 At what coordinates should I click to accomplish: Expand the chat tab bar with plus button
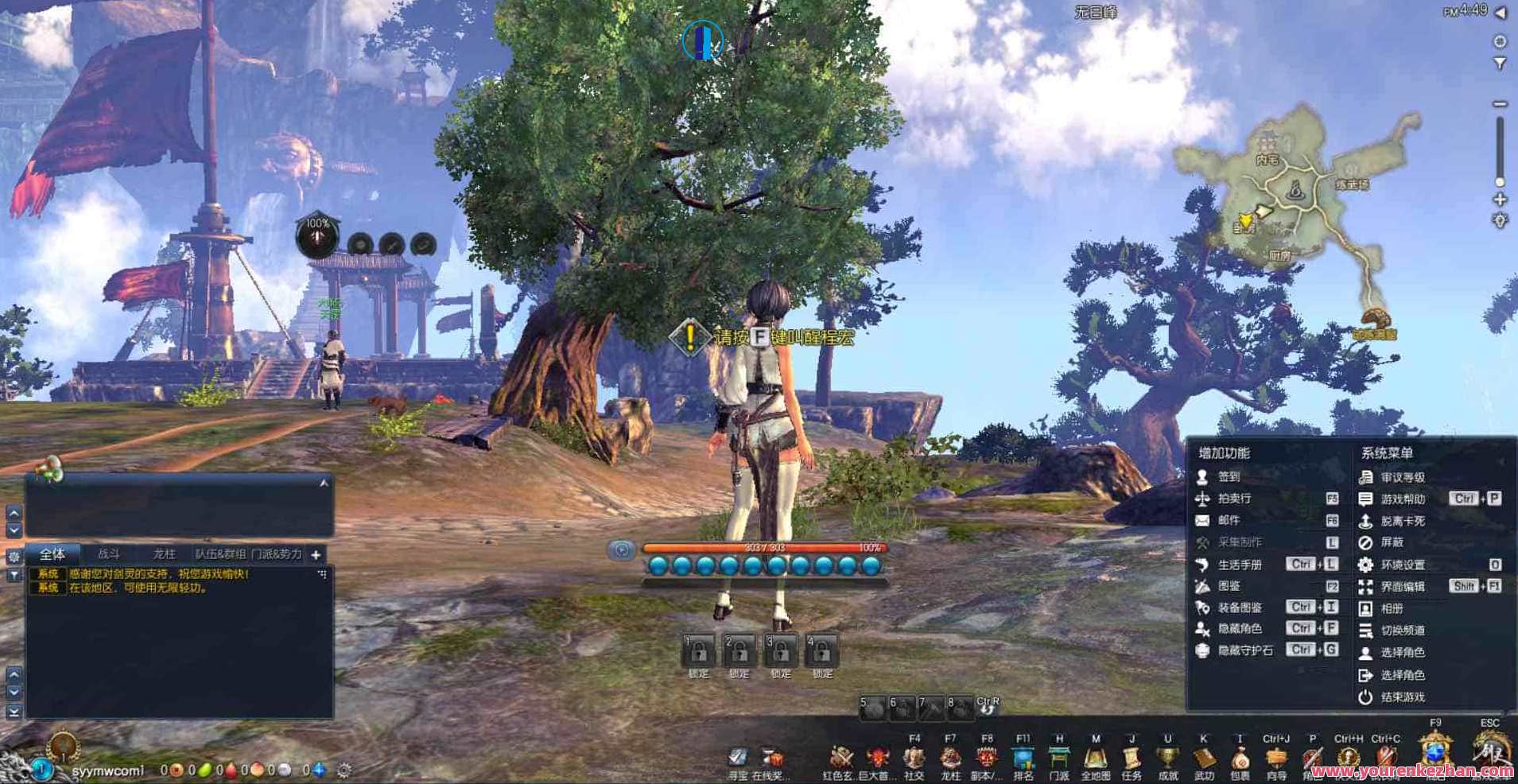click(x=316, y=555)
